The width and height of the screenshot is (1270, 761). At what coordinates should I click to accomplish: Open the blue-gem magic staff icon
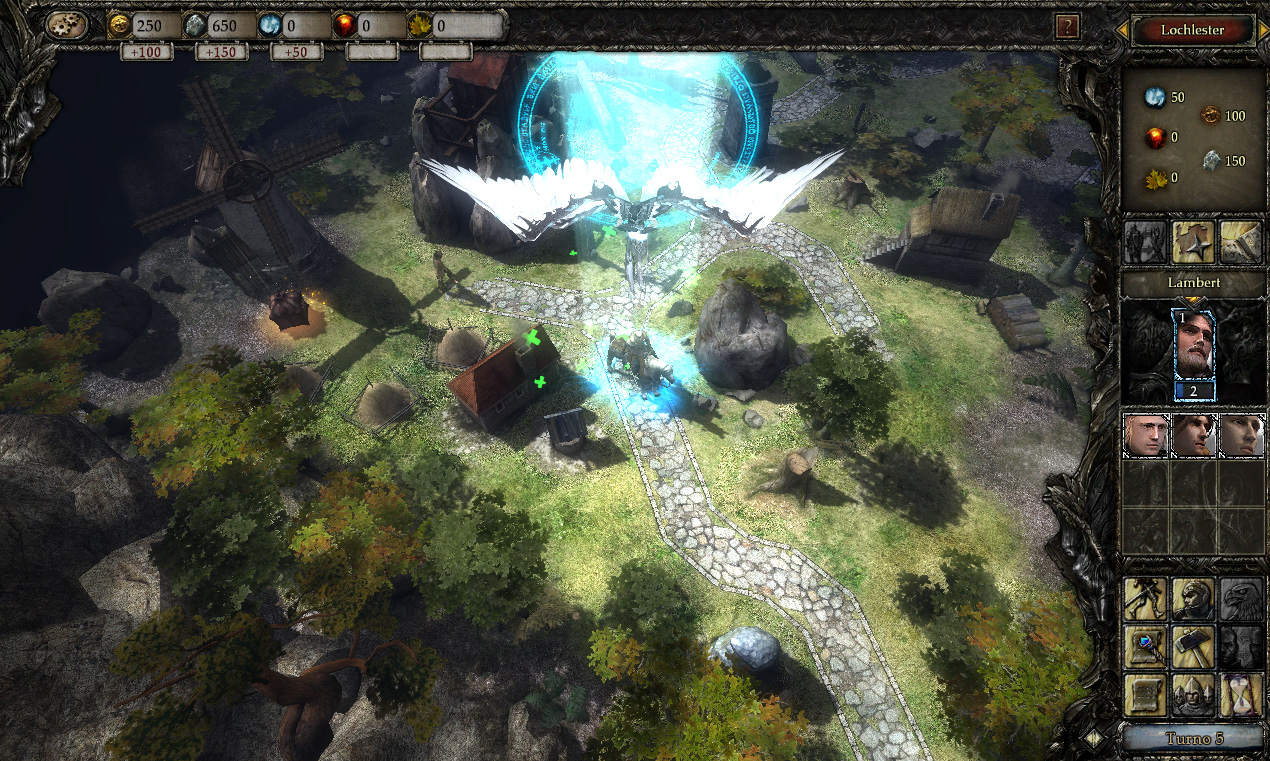(x=1145, y=647)
